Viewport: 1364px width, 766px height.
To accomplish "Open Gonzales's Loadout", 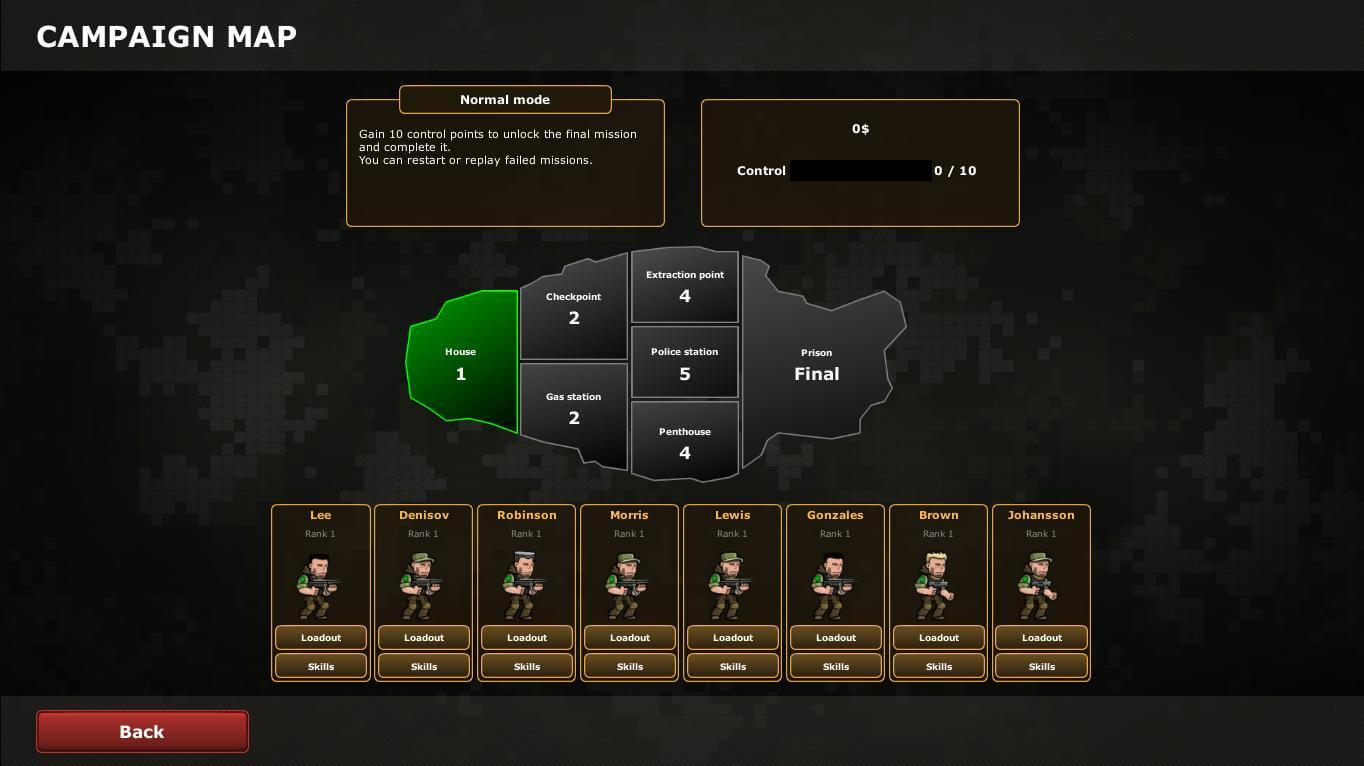I will click(836, 638).
